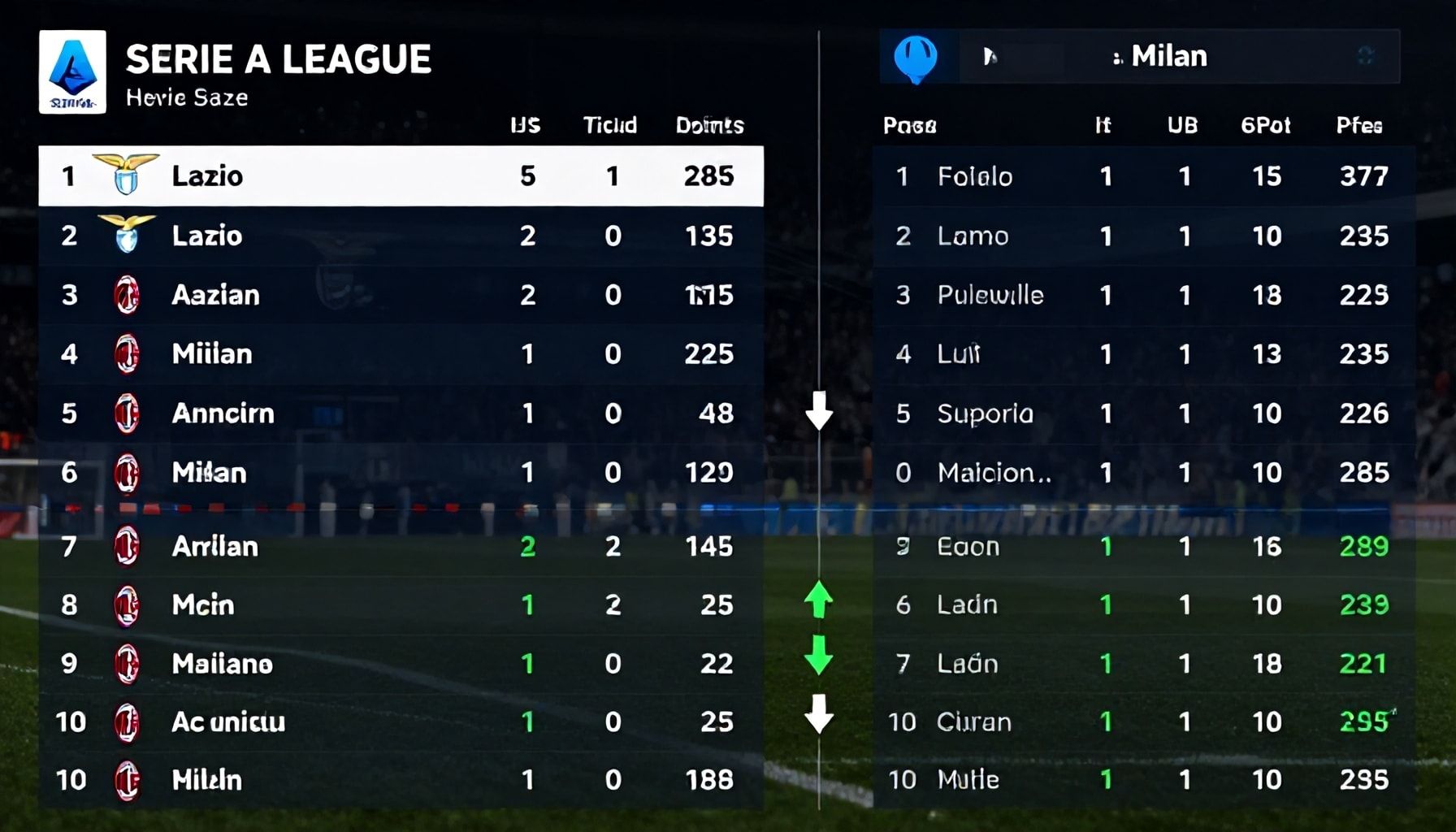Choose the Ciuran row
Image resolution: width=1456 pixels, height=832 pixels.
(1143, 721)
